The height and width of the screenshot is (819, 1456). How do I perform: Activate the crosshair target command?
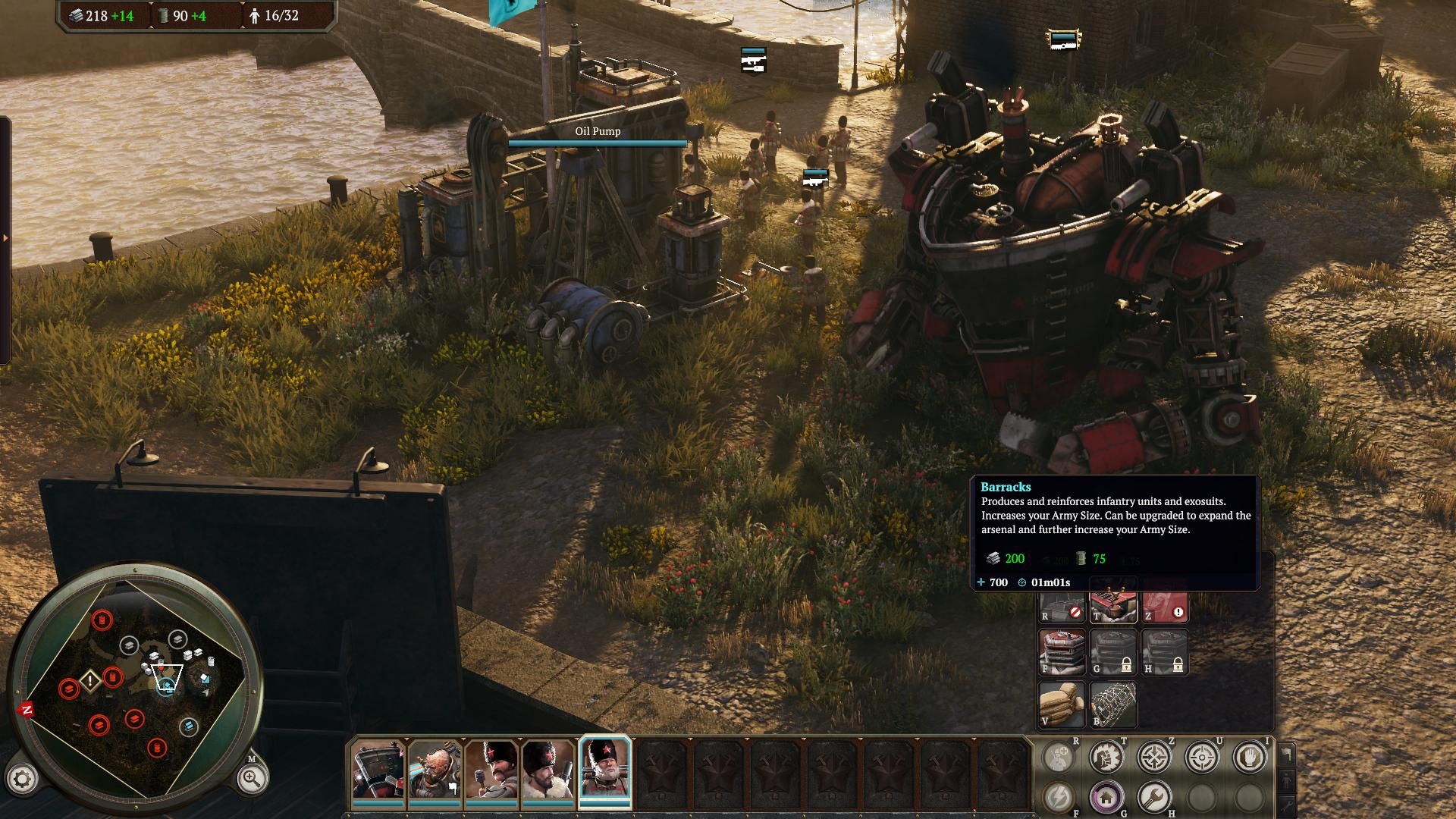pos(1202,757)
